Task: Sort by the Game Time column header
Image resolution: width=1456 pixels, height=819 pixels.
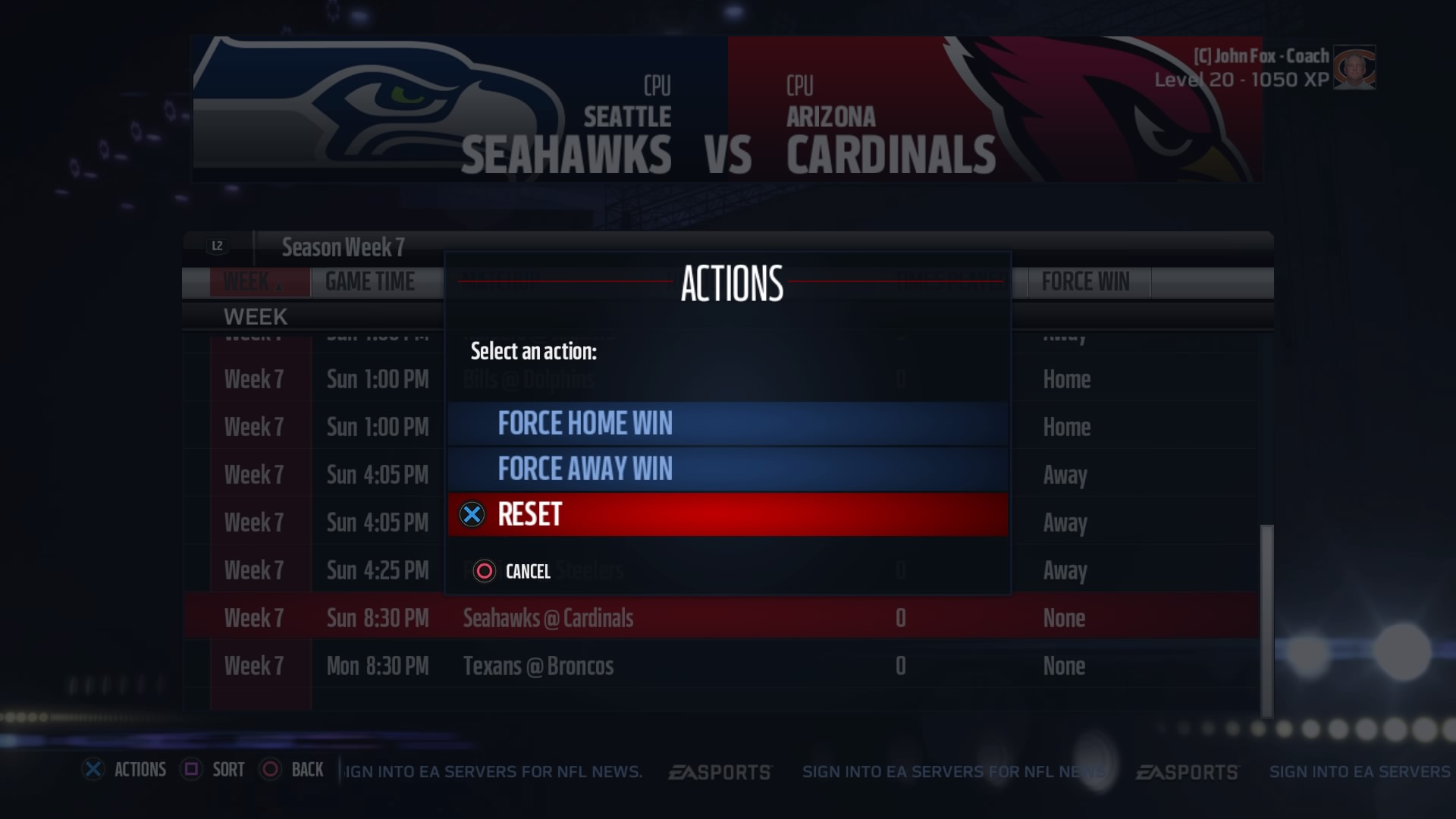Action: 370,282
